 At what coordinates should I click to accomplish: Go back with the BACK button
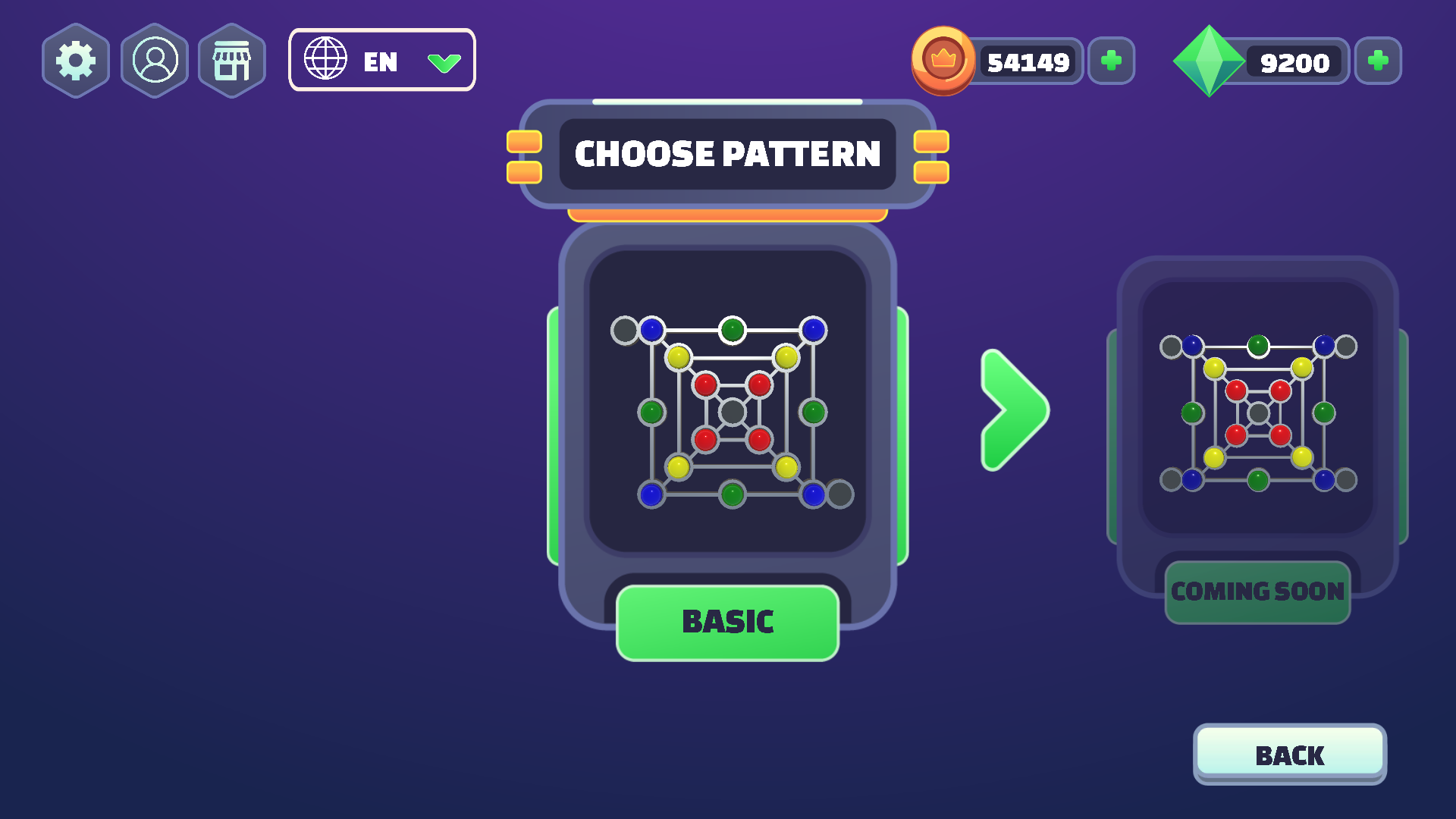1289,755
